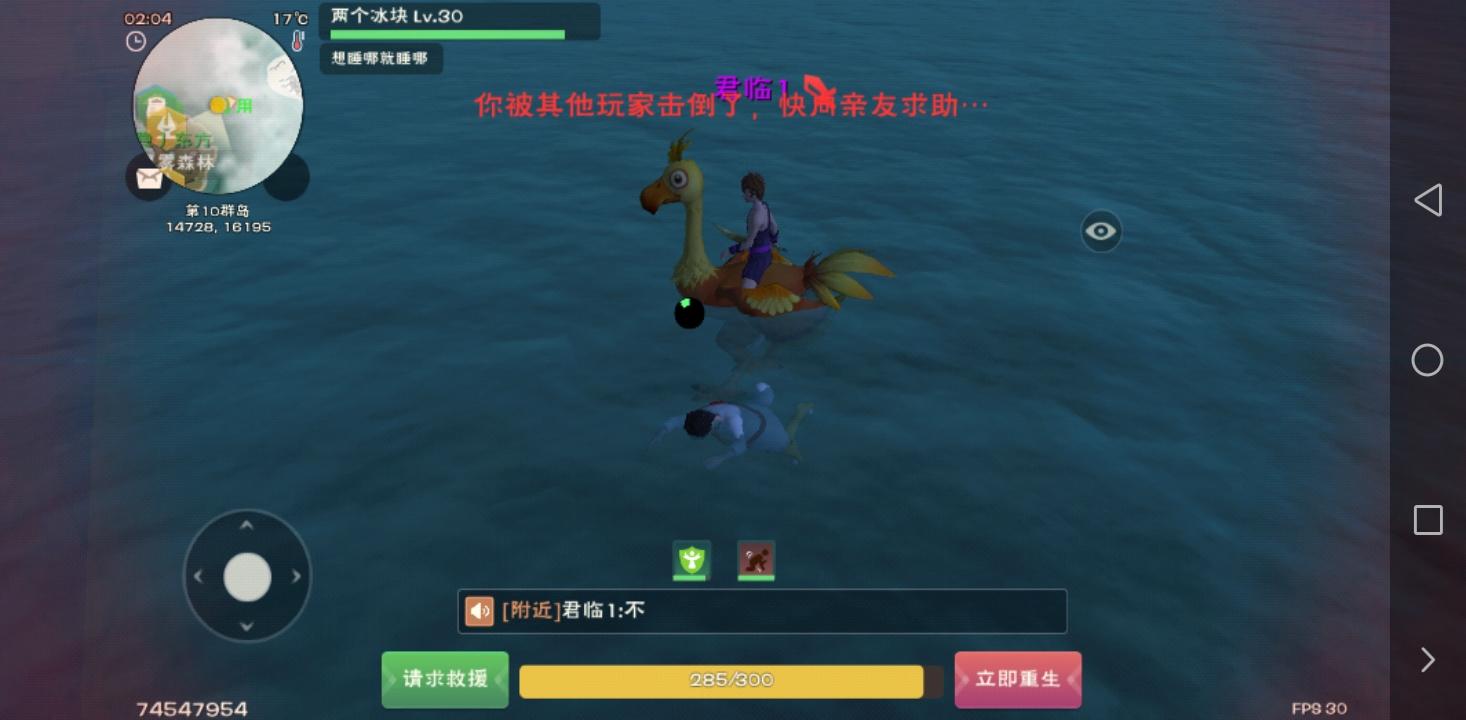1466x720 pixels.
Task: Toggle the eye spectate view on the right
Action: click(x=1101, y=231)
